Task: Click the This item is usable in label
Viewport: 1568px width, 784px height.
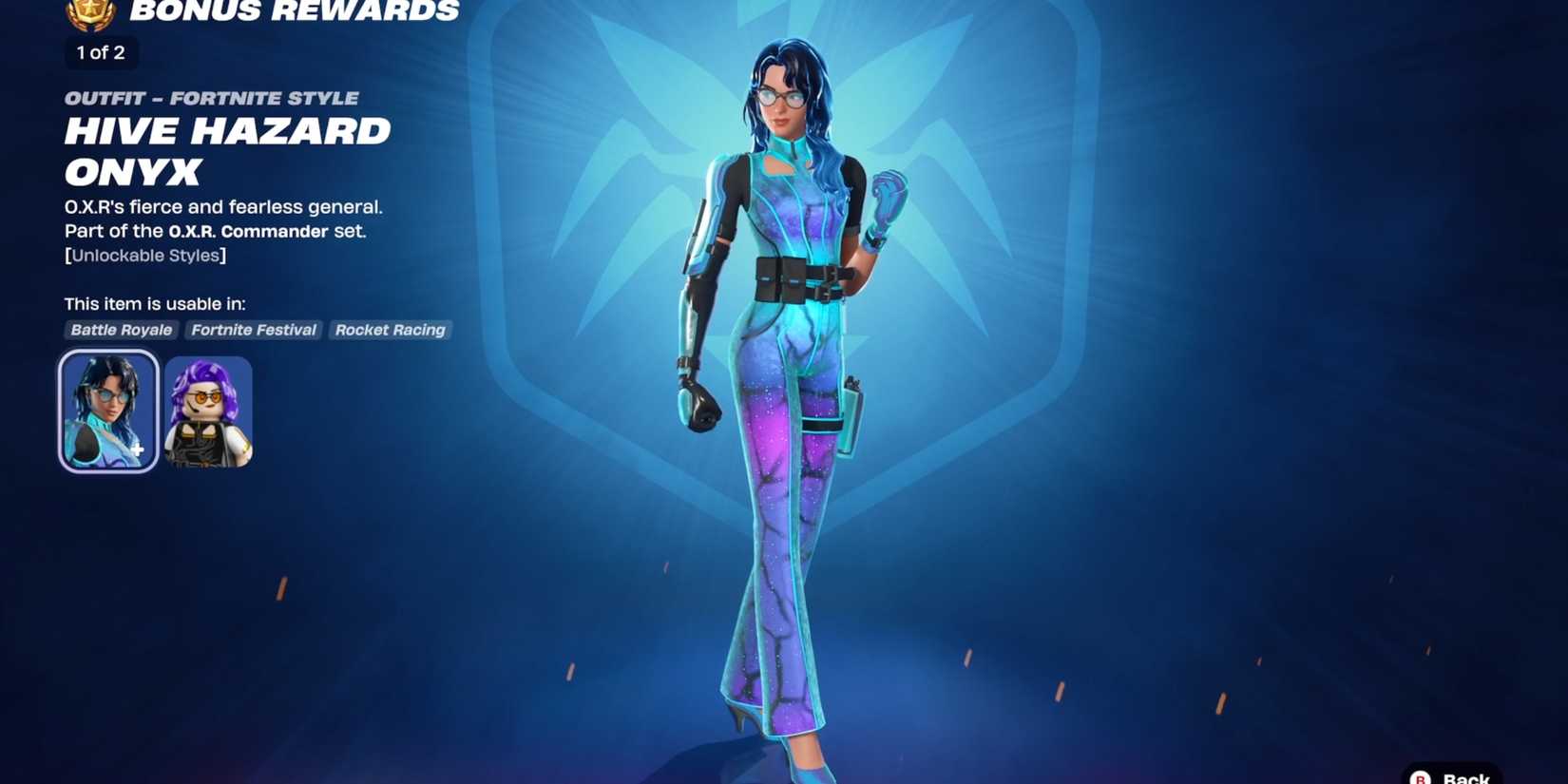Action: coord(155,303)
